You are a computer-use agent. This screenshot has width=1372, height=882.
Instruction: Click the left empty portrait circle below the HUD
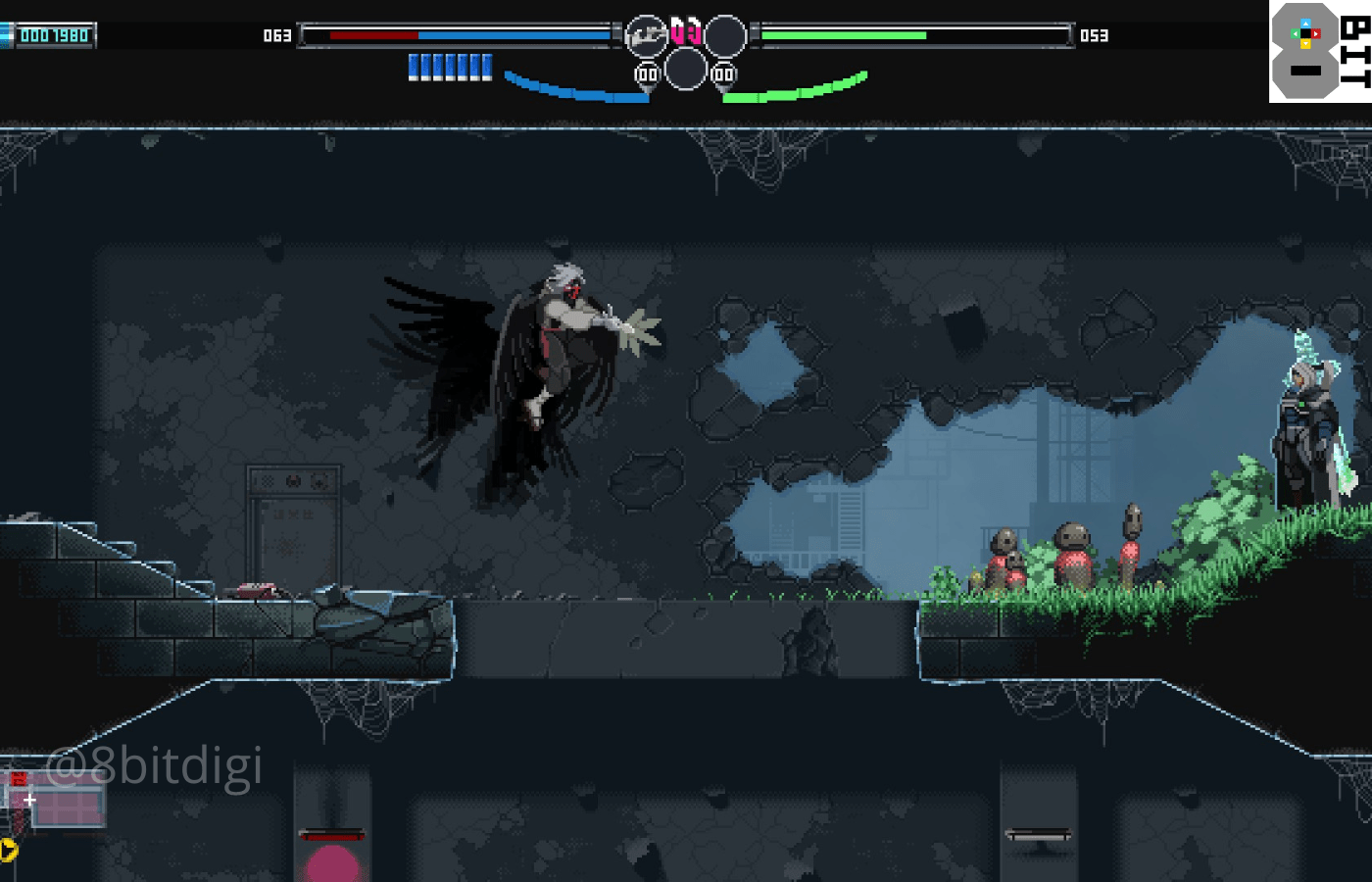click(x=686, y=71)
